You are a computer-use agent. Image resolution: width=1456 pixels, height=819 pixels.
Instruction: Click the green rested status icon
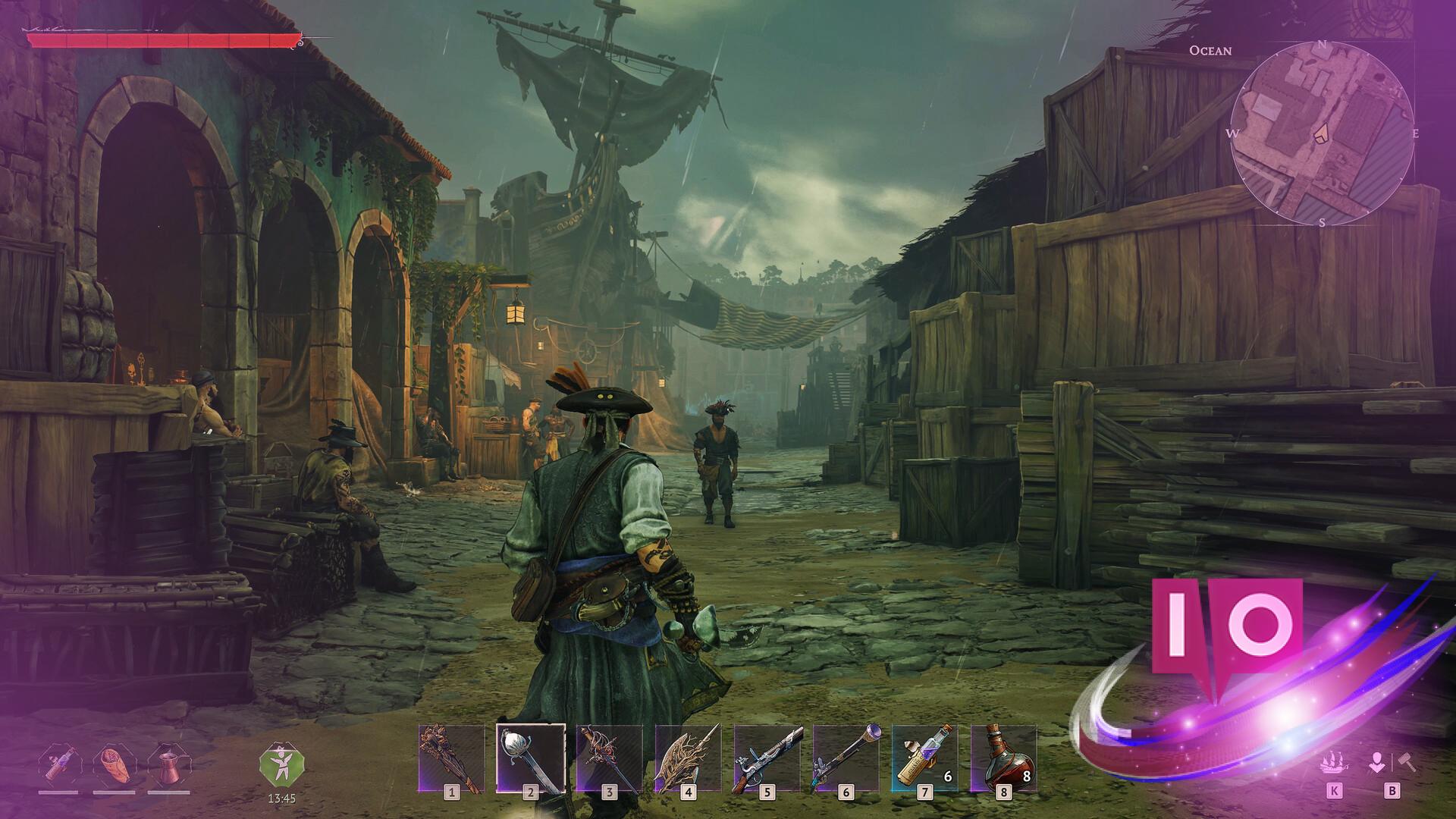pos(281,764)
